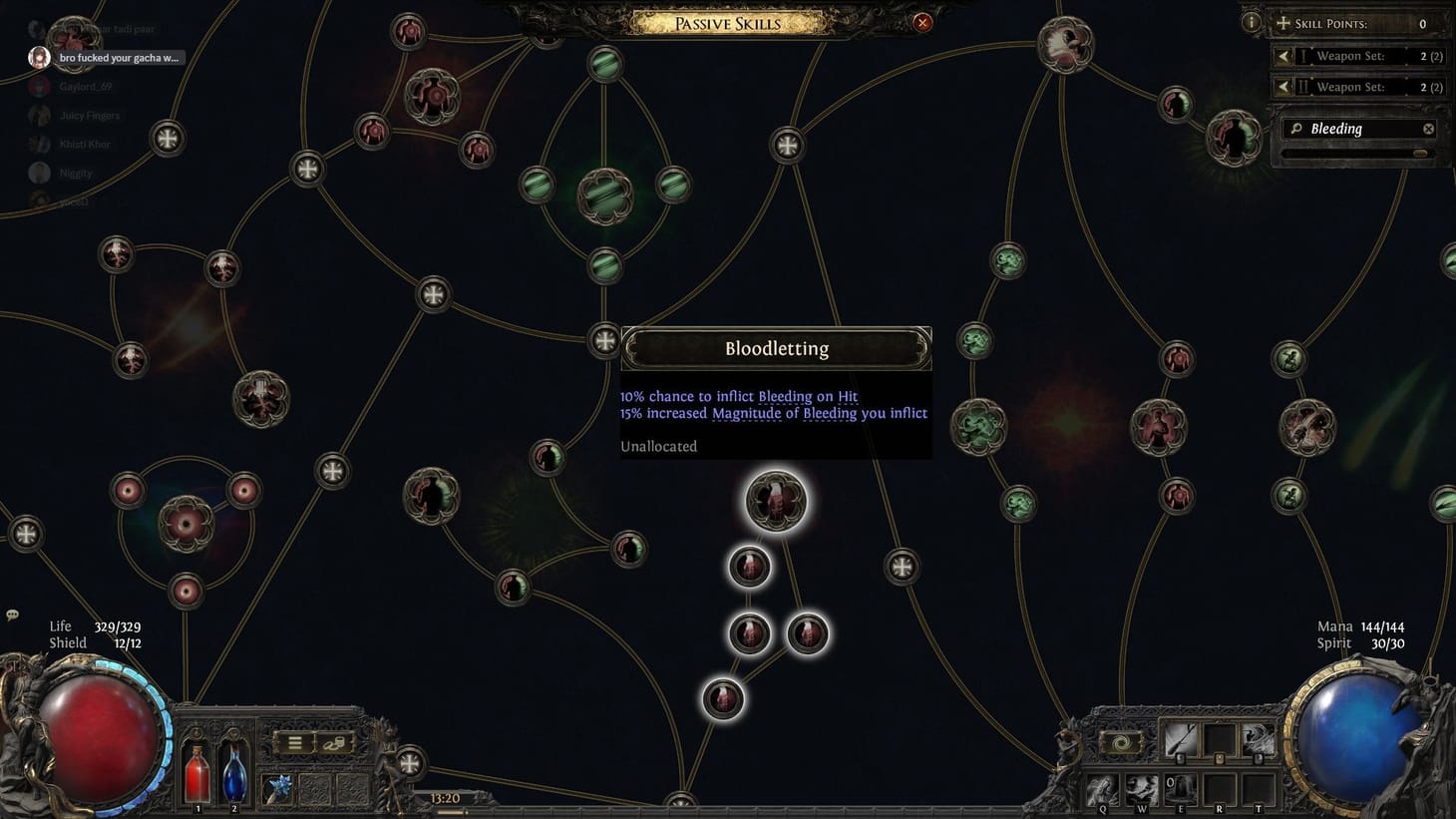This screenshot has height=819, width=1456.
Task: Click the info icon beside Skill Points
Action: tap(1251, 22)
